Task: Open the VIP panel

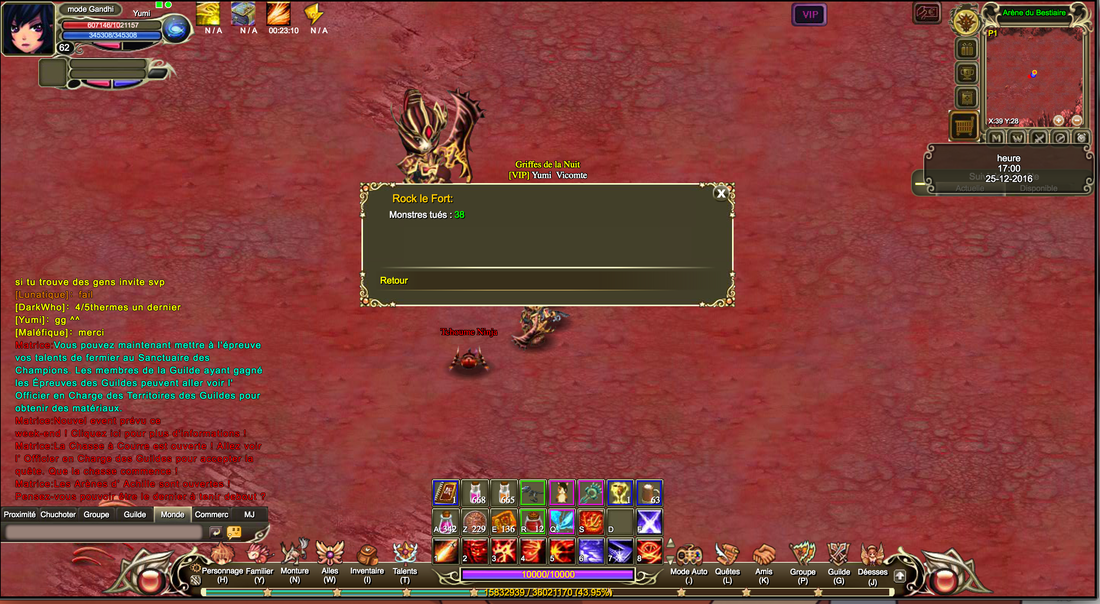Action: point(809,14)
